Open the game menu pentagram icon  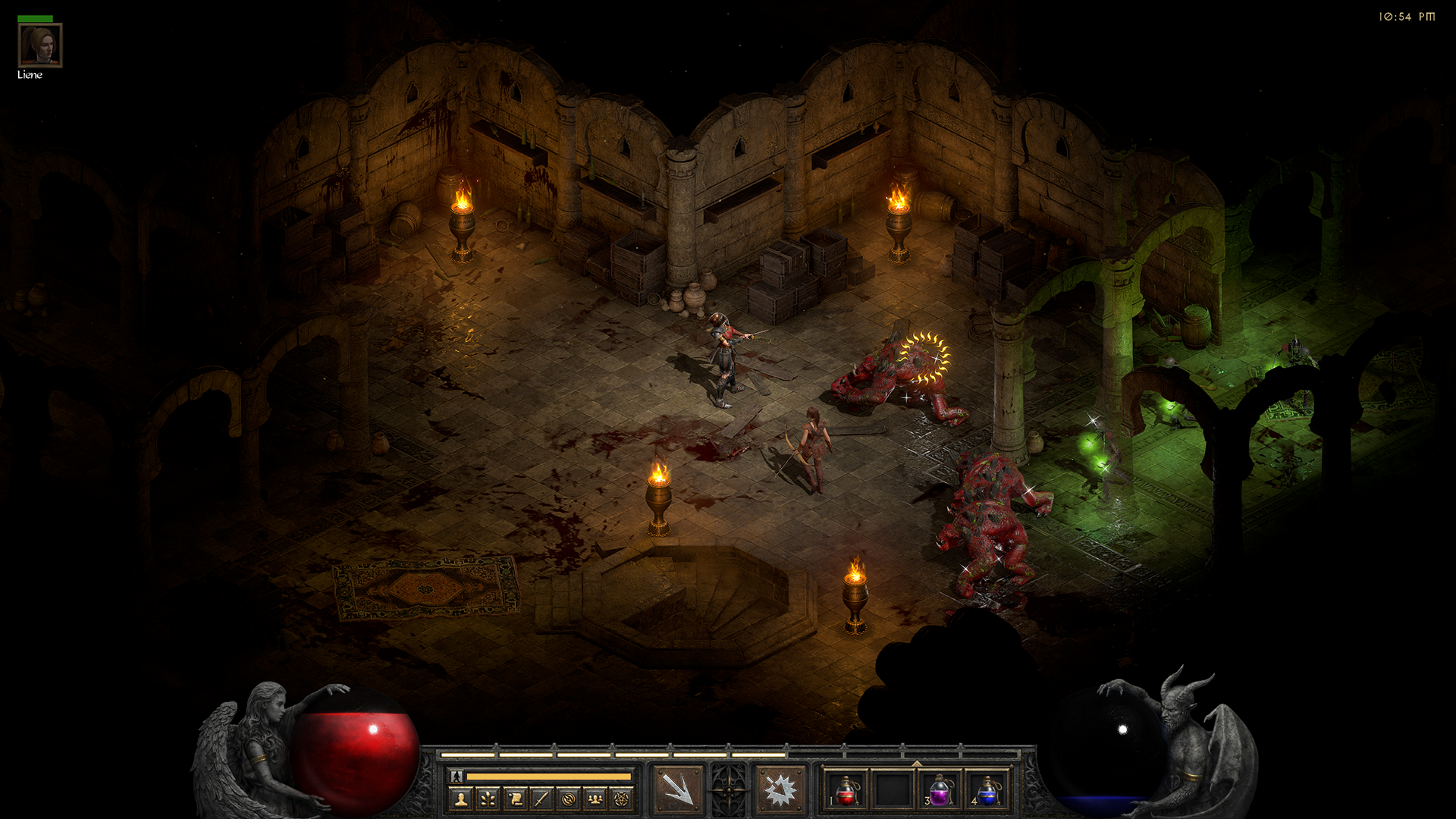tap(622, 799)
